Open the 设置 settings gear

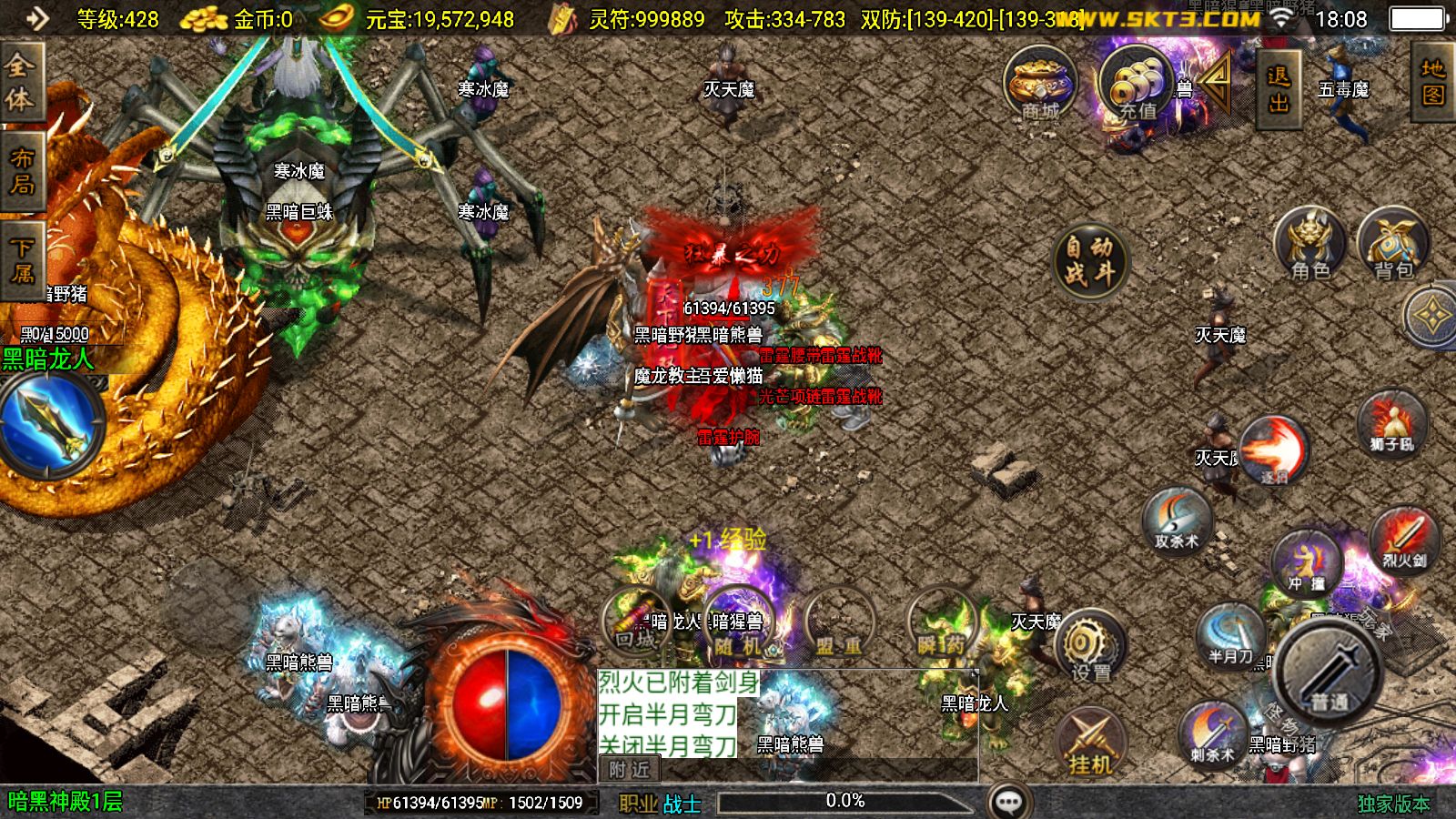coord(1089,648)
